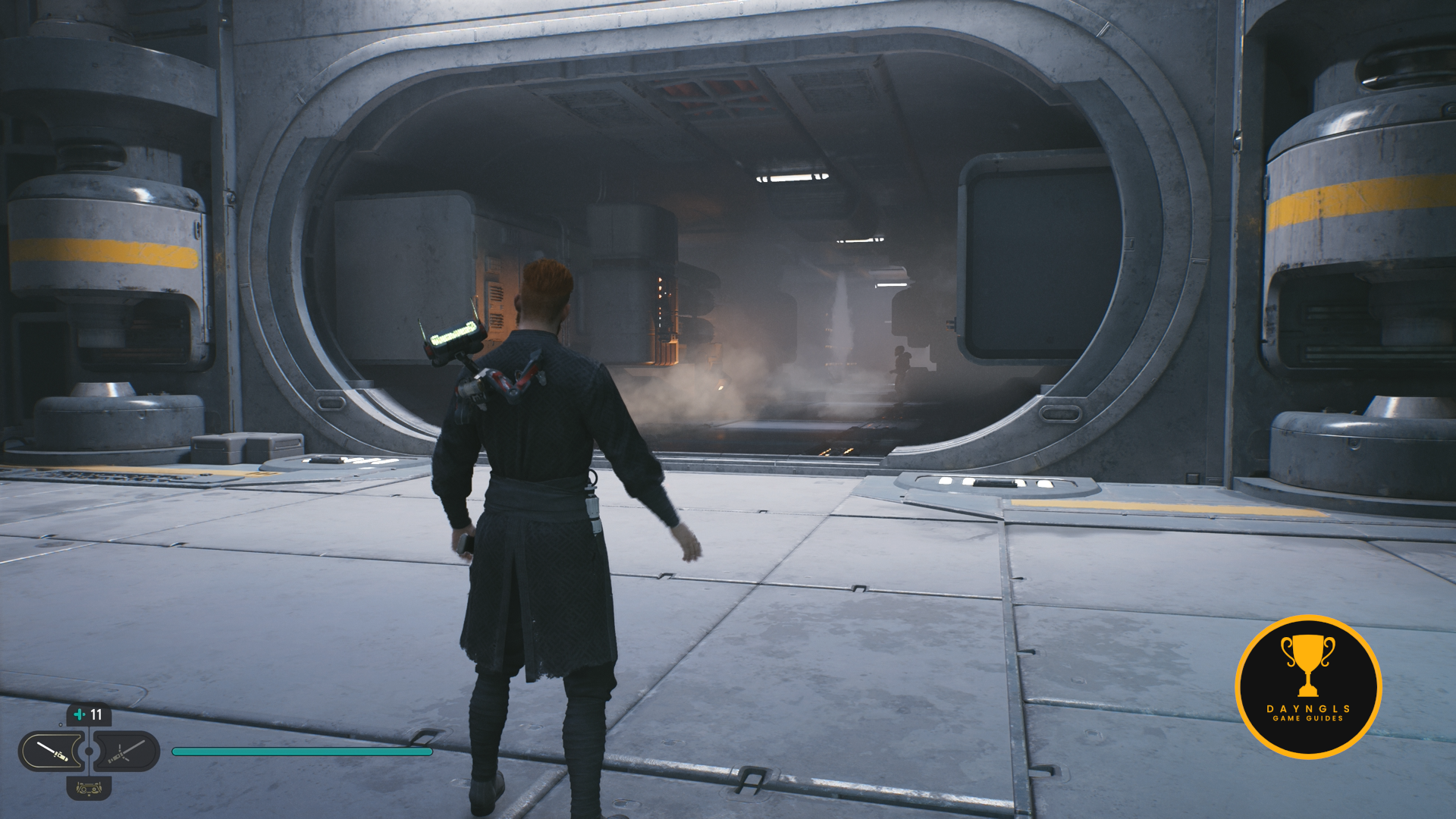
Task: Switch to the crossguard lightsaber stance
Action: click(x=126, y=752)
